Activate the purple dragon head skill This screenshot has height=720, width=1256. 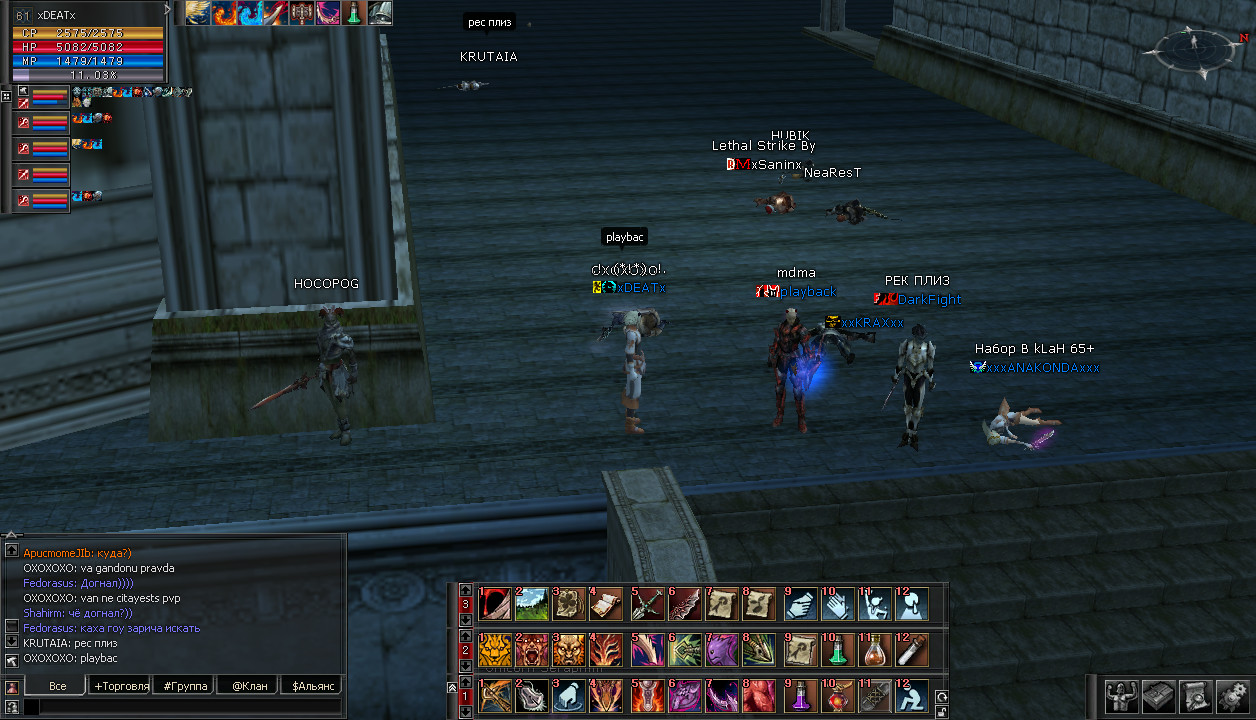(x=722, y=650)
